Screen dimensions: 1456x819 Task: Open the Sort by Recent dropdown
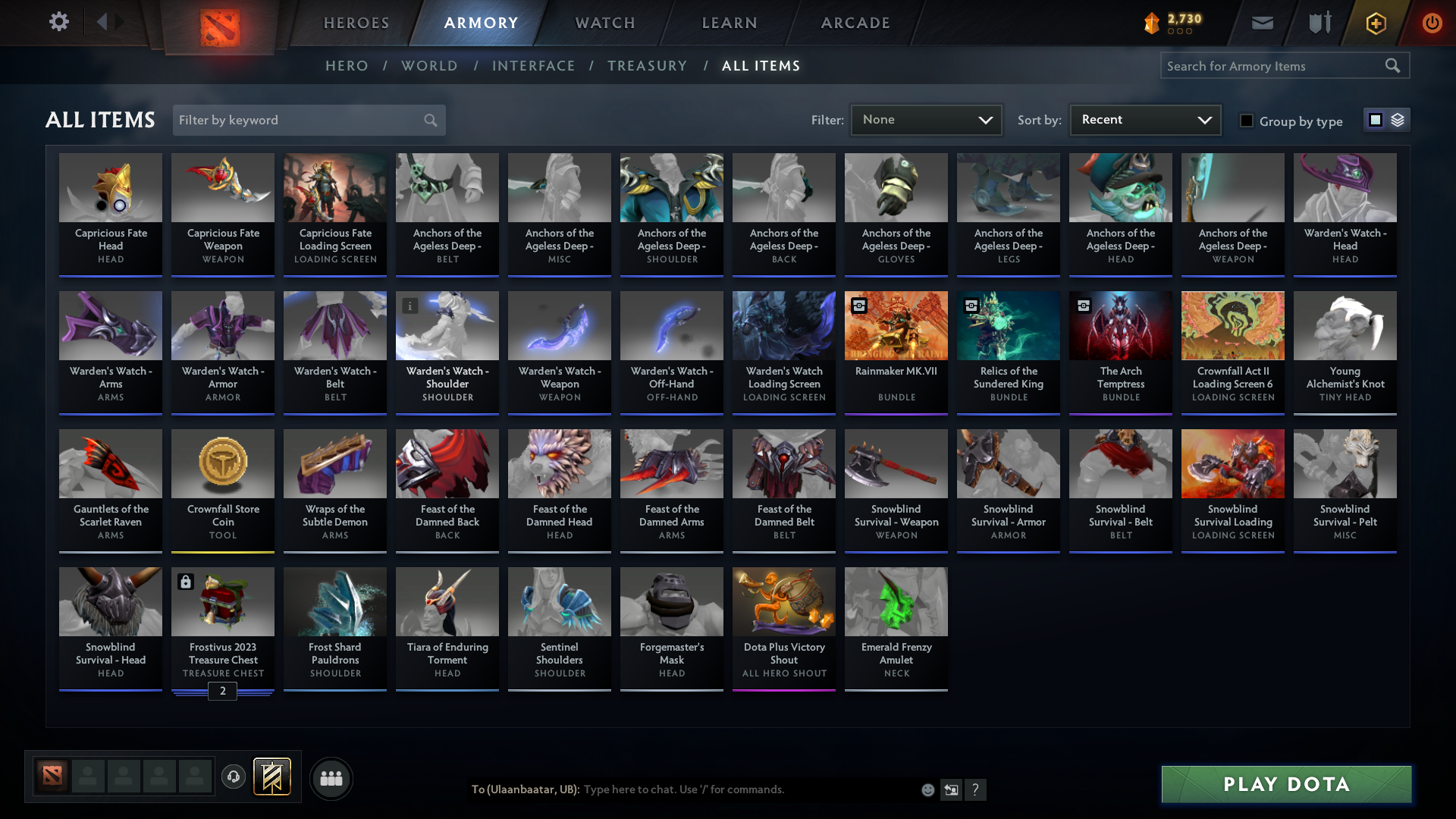tap(1144, 120)
